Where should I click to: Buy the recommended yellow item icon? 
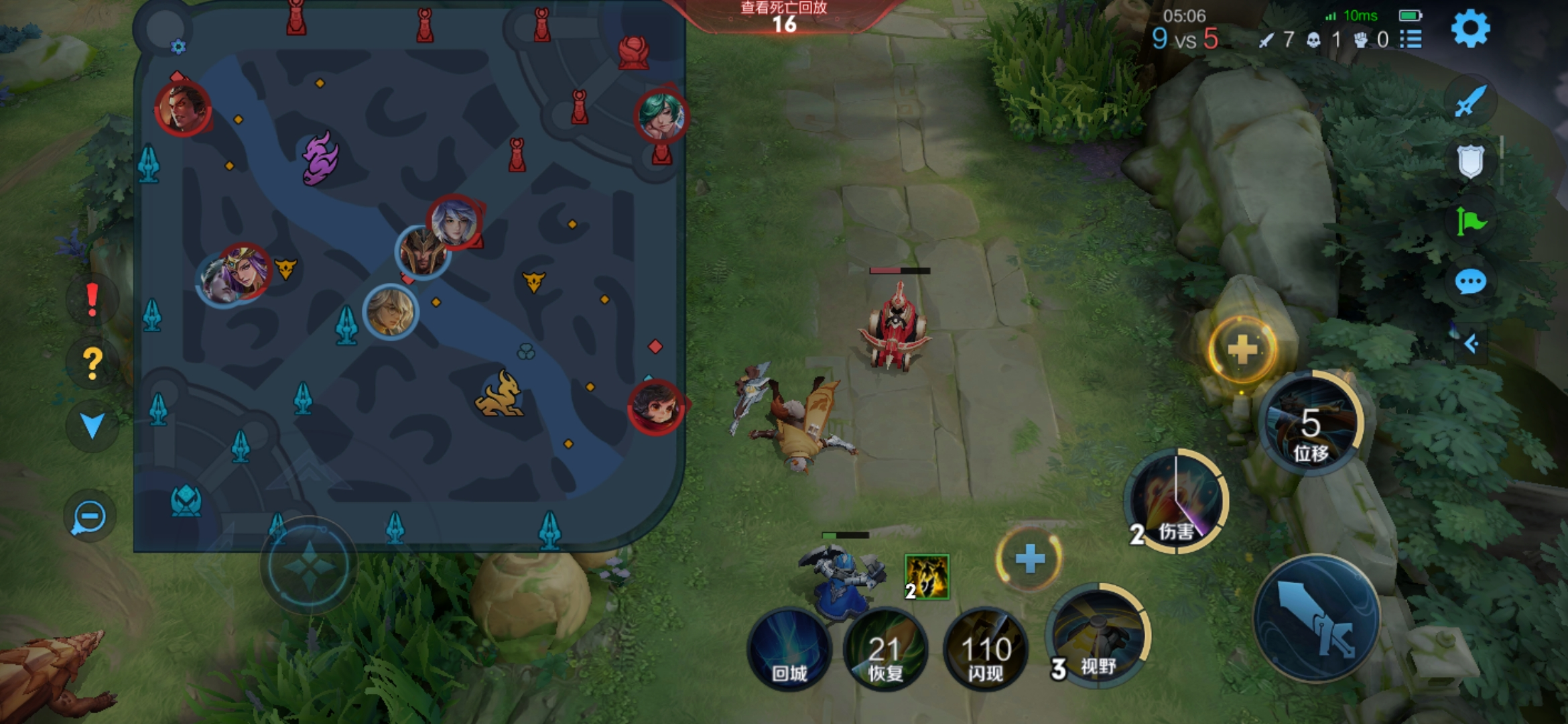click(927, 577)
